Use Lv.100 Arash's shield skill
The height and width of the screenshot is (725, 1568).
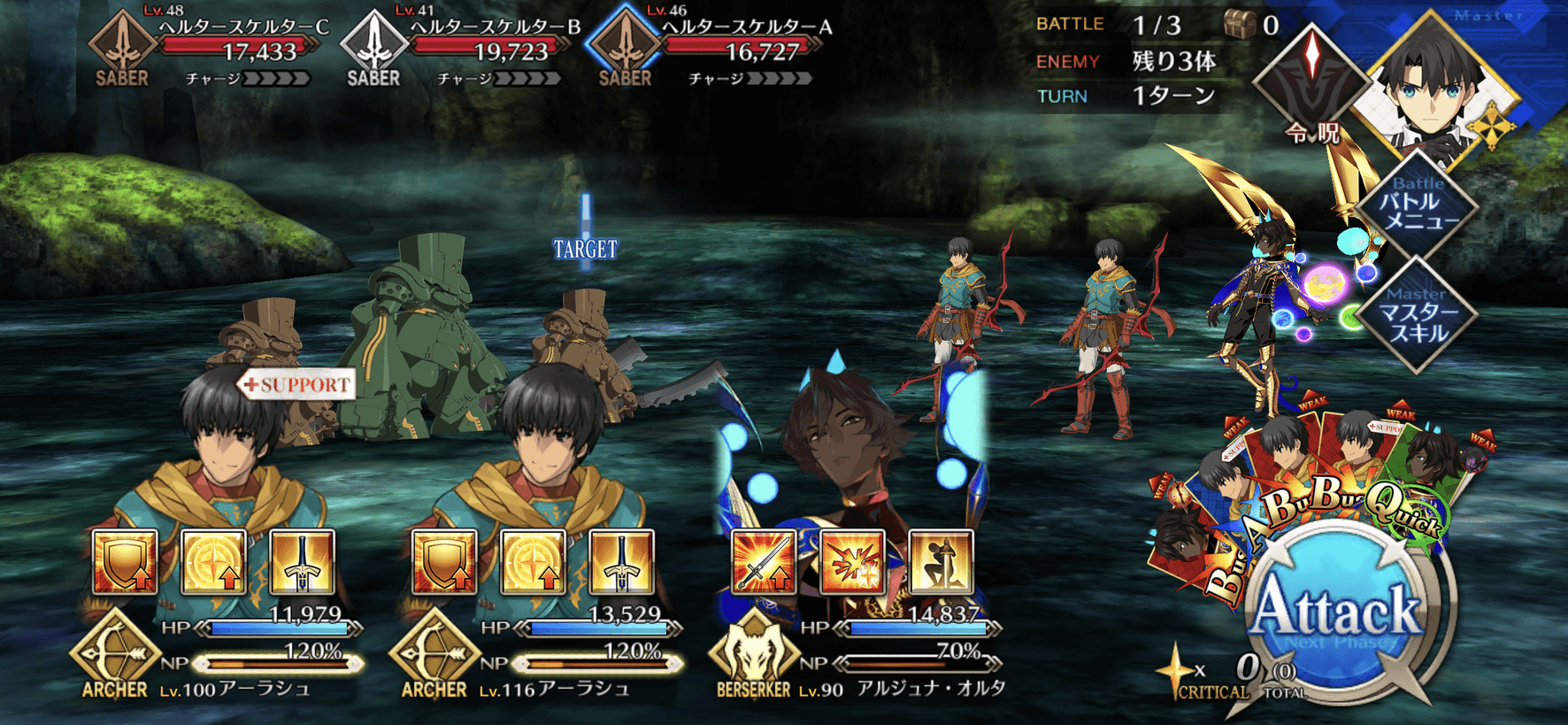pyautogui.click(x=125, y=561)
